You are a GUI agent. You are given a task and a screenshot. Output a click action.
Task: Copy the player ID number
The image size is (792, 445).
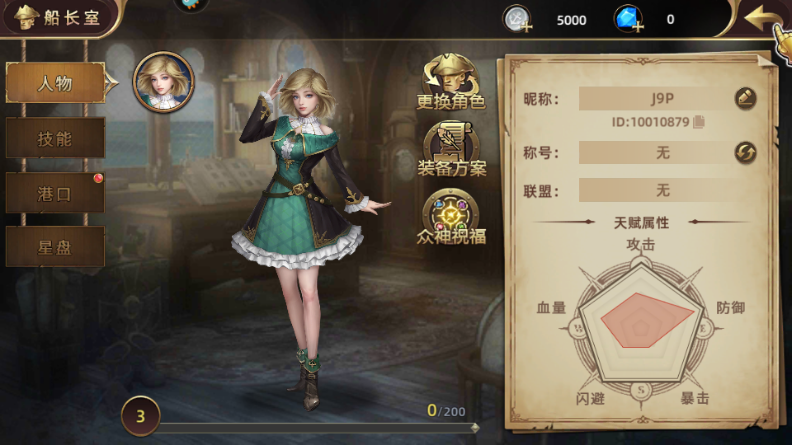click(698, 122)
